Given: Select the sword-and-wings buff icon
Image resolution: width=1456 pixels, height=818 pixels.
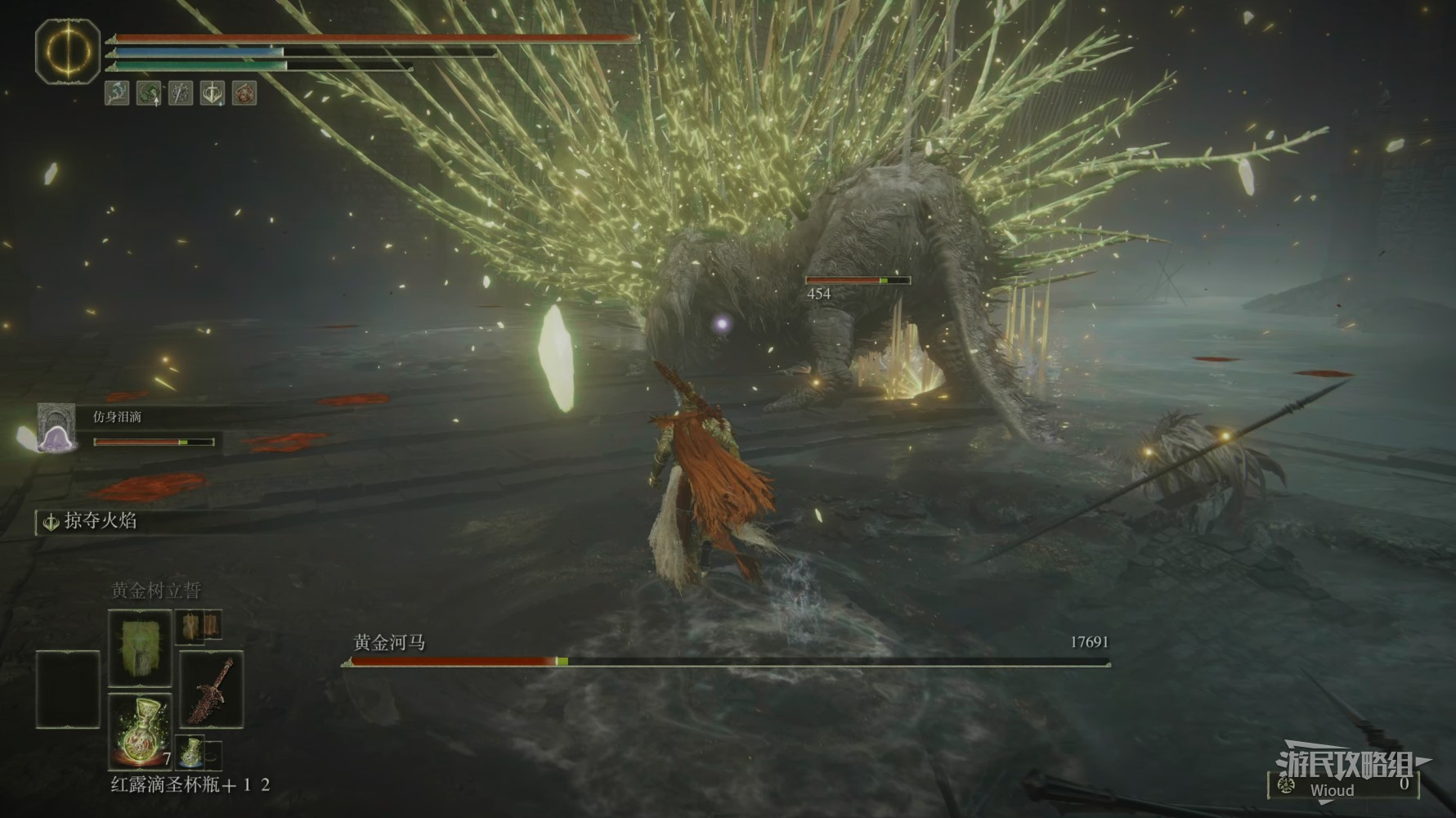Looking at the screenshot, I should (x=213, y=92).
